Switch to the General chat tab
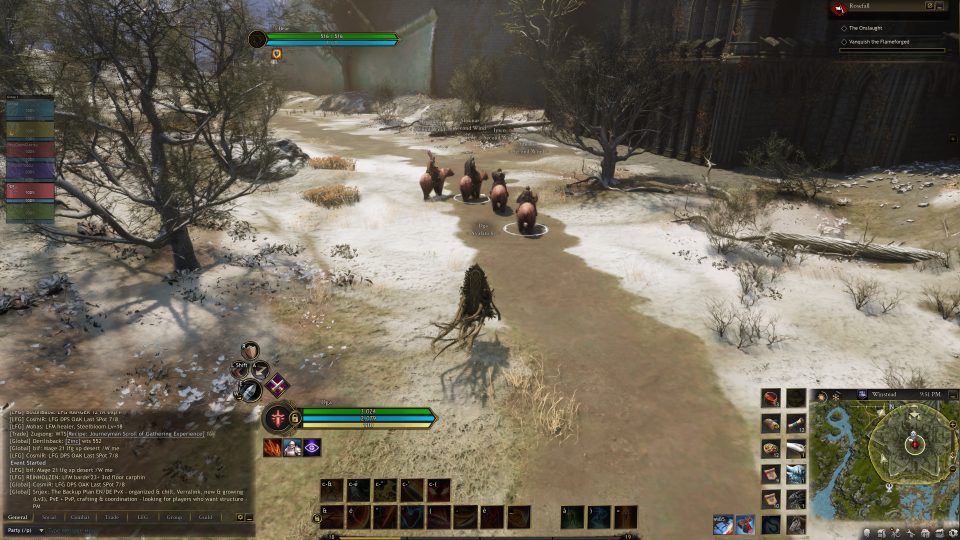The height and width of the screenshot is (540, 960). click(x=16, y=517)
